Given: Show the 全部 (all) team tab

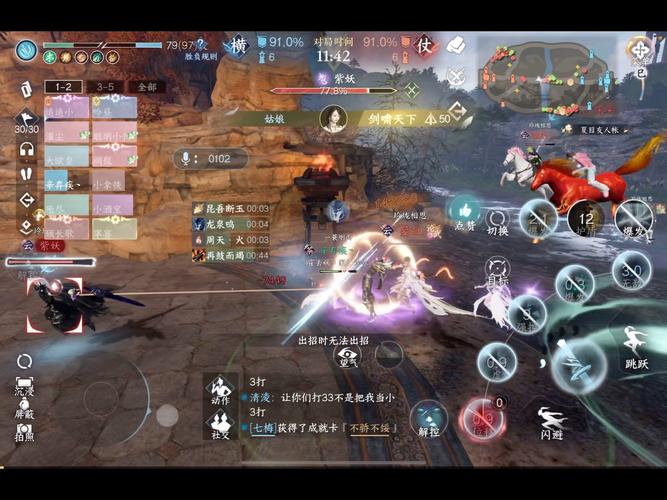Looking at the screenshot, I should click(x=146, y=87).
